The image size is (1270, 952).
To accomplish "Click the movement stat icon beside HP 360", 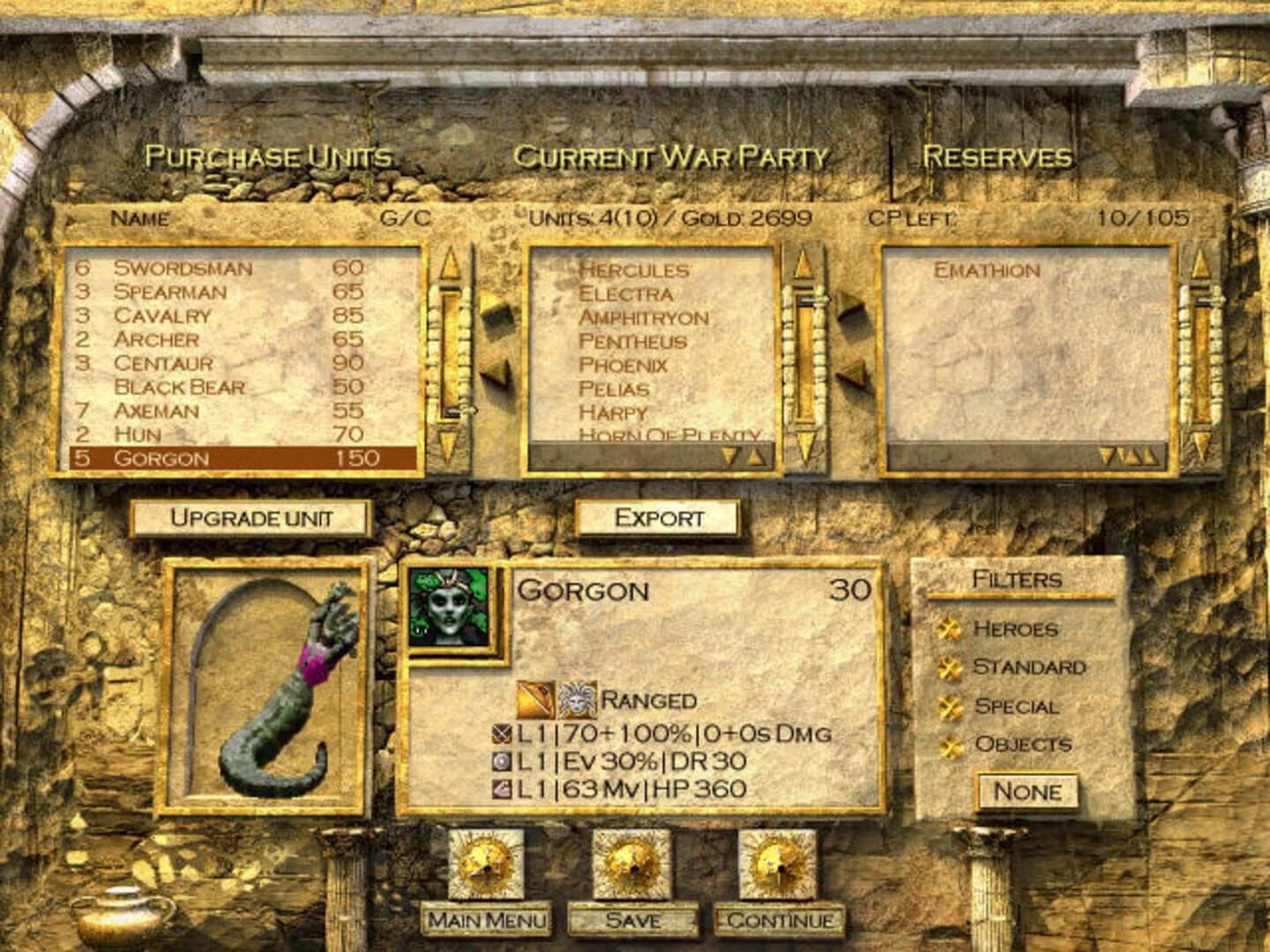I will pos(500,787).
